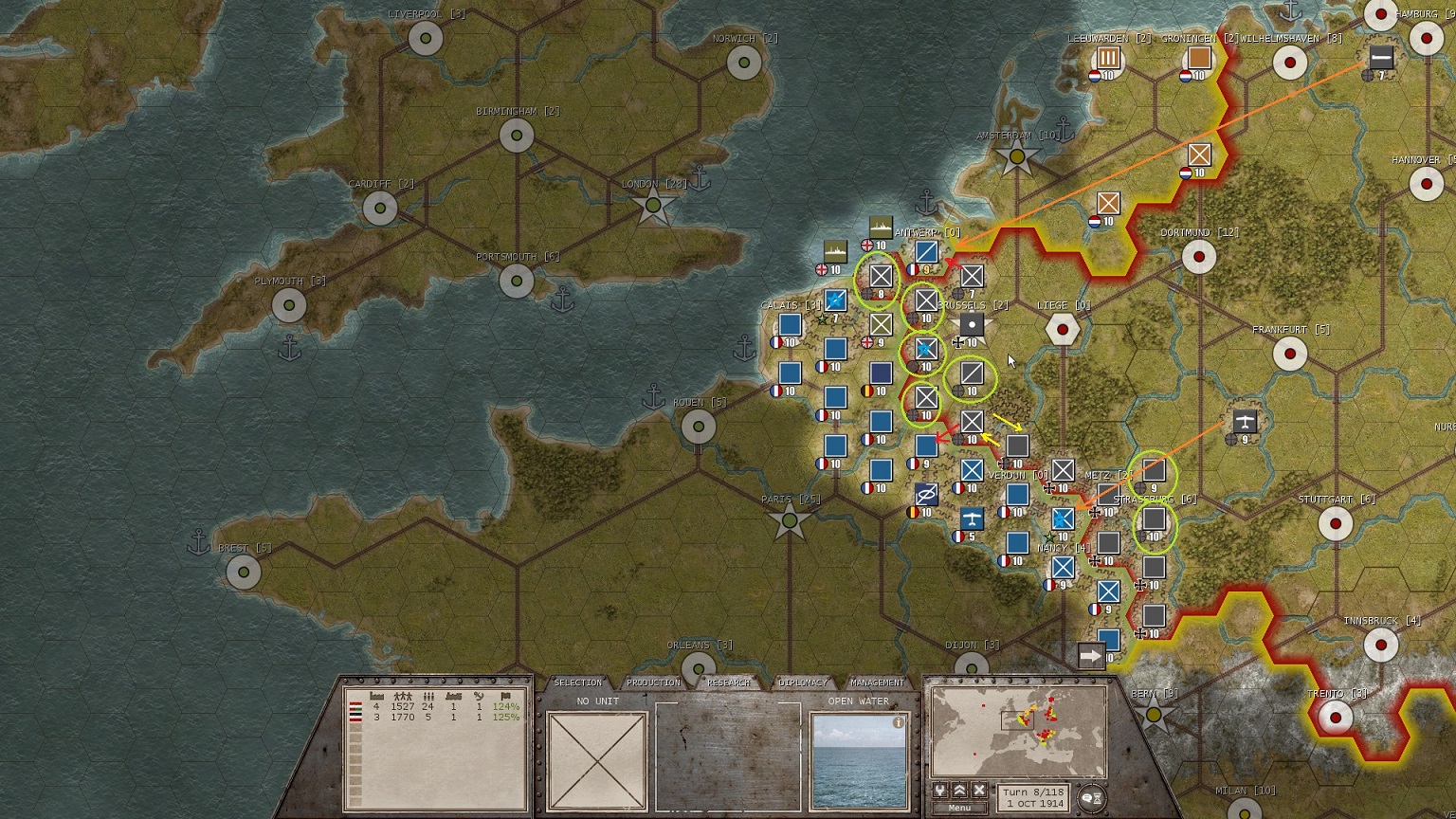Open the Production tab

tap(653, 682)
